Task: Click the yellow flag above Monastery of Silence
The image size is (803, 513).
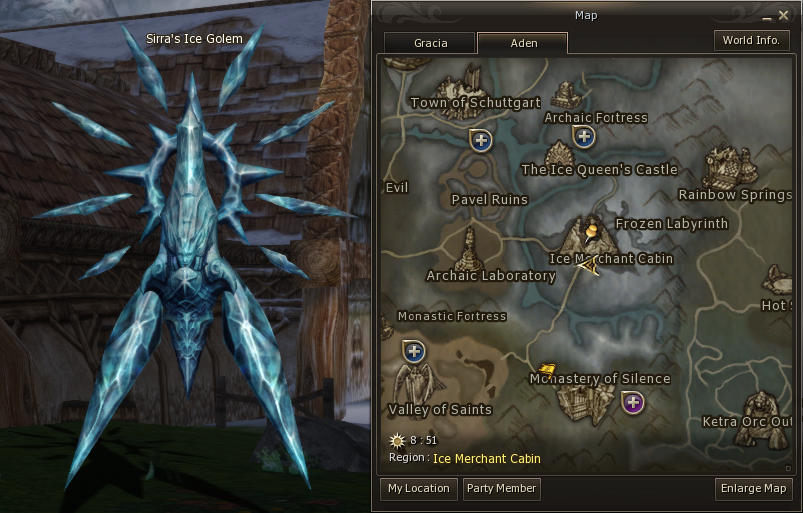Action: (x=547, y=370)
